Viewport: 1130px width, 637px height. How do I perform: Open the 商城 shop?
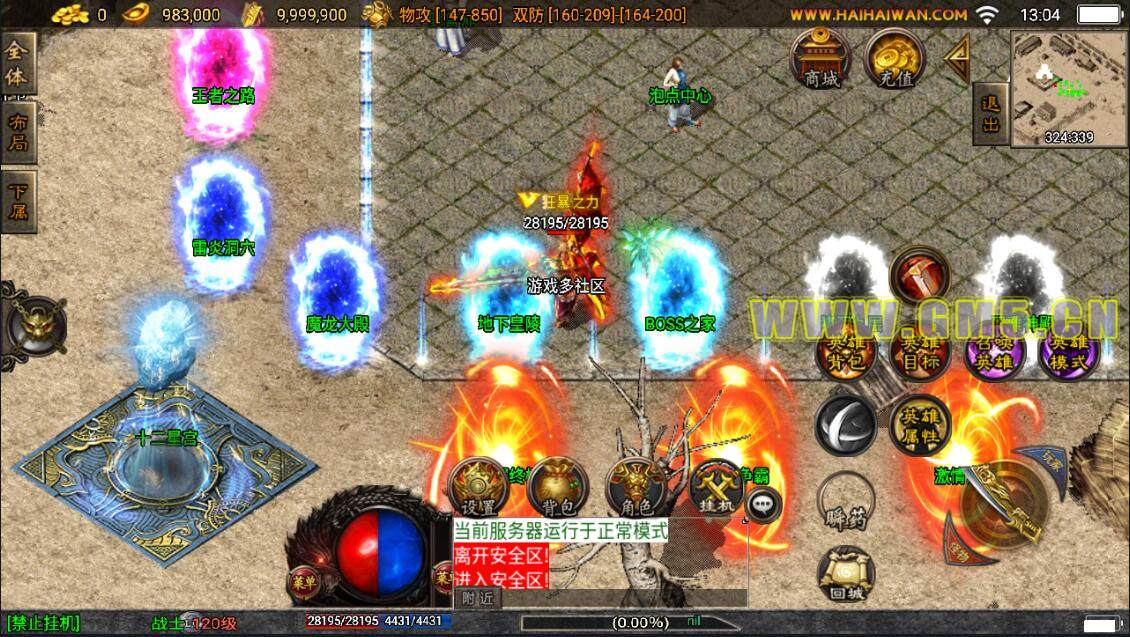(x=822, y=59)
